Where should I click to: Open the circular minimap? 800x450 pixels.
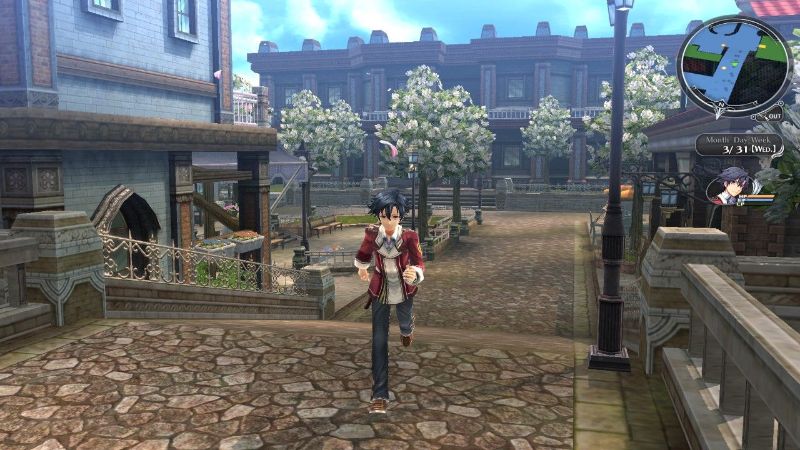[735, 64]
